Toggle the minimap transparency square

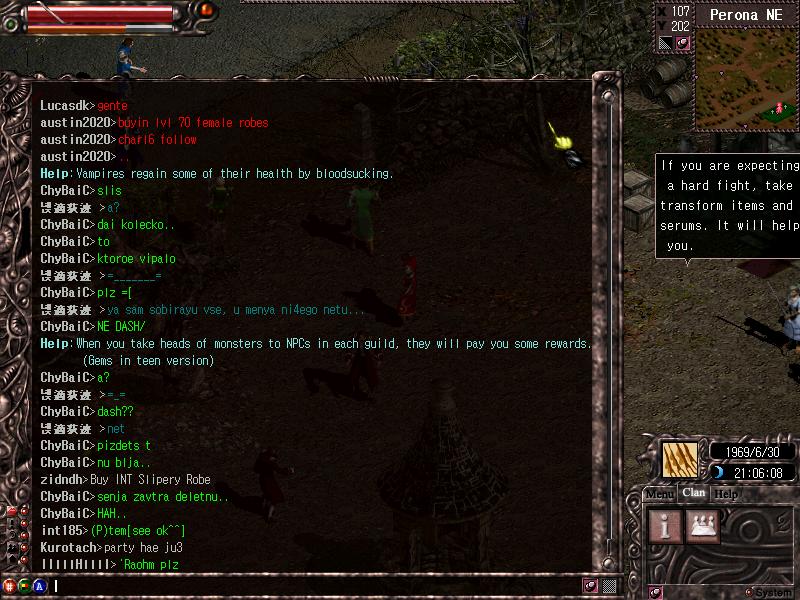point(666,43)
